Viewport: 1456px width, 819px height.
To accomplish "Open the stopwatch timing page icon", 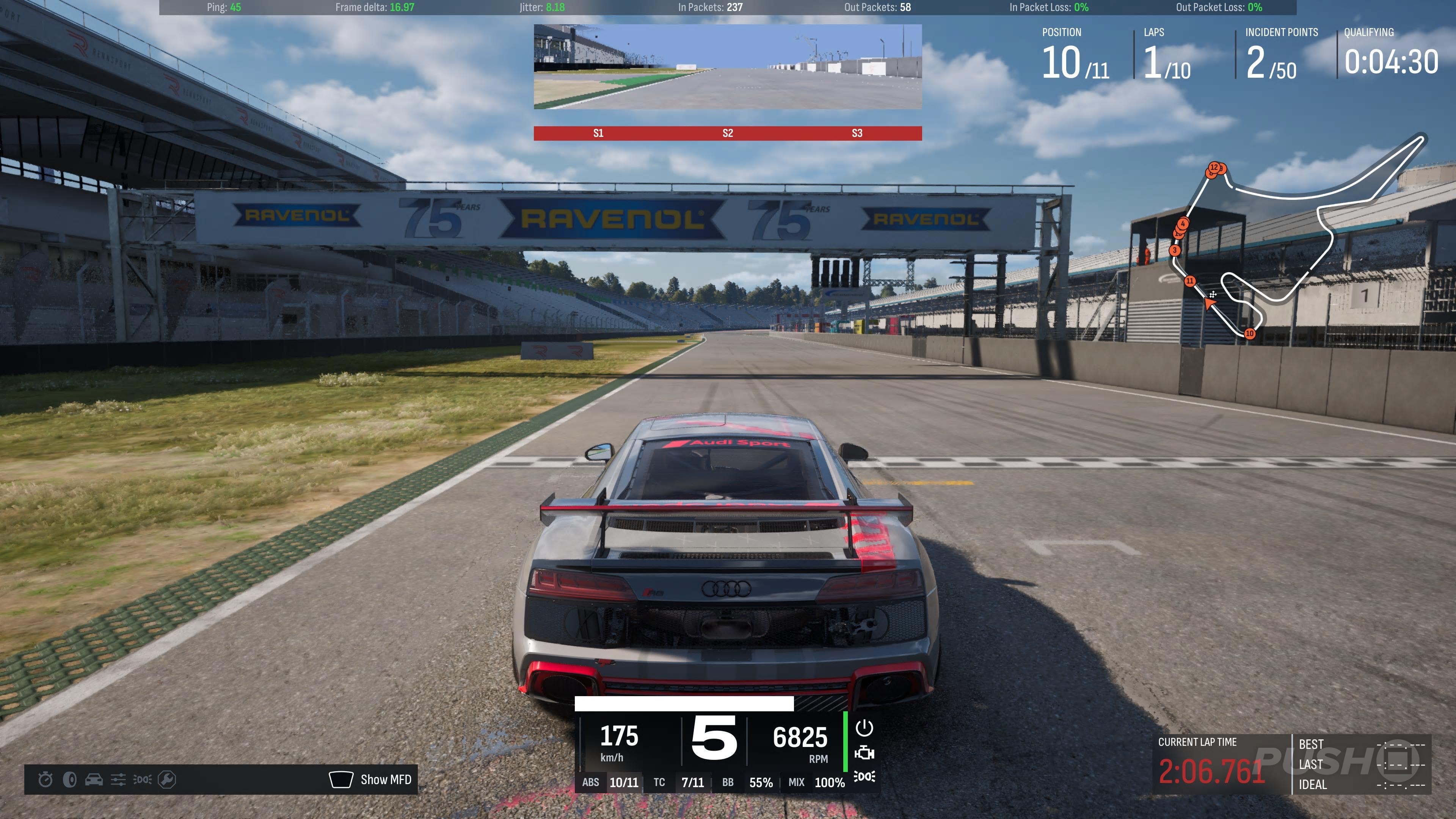I will click(45, 780).
